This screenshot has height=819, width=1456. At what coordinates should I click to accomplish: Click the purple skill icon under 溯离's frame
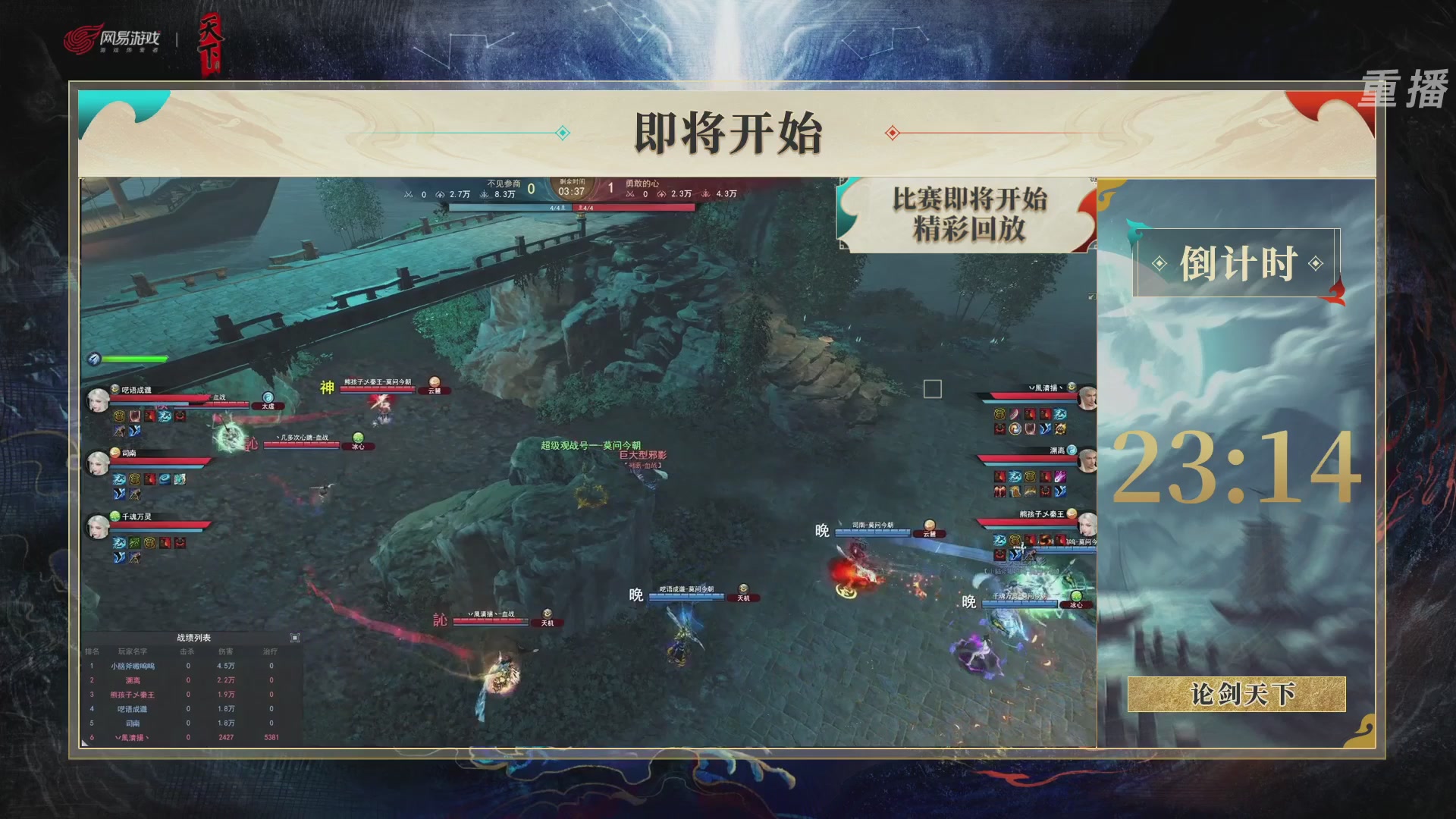point(1060,475)
